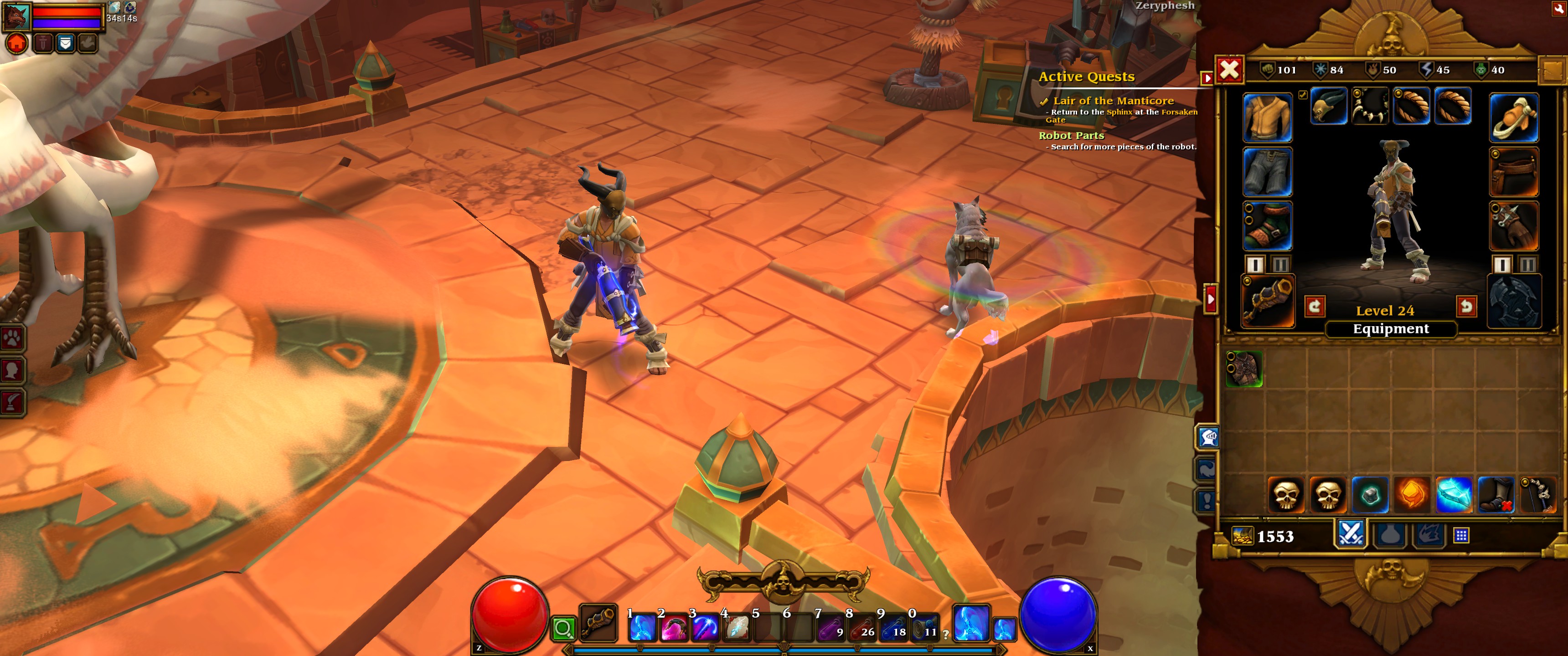Toggle the helmet visibility checkbox
The width and height of the screenshot is (1568, 656).
click(1302, 95)
